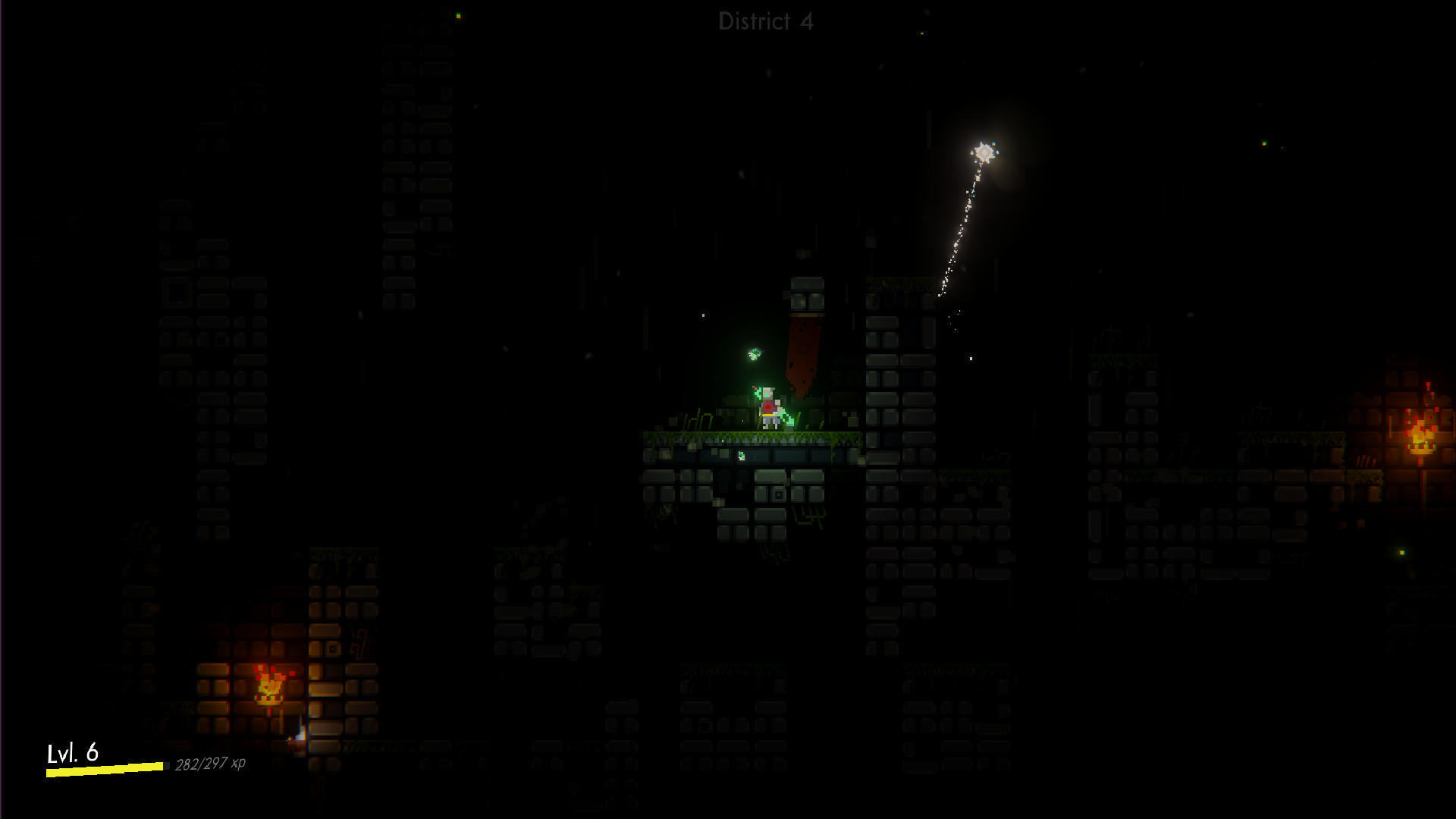The height and width of the screenshot is (819, 1456).
Task: Select the green creature floating above the player
Action: point(754,355)
